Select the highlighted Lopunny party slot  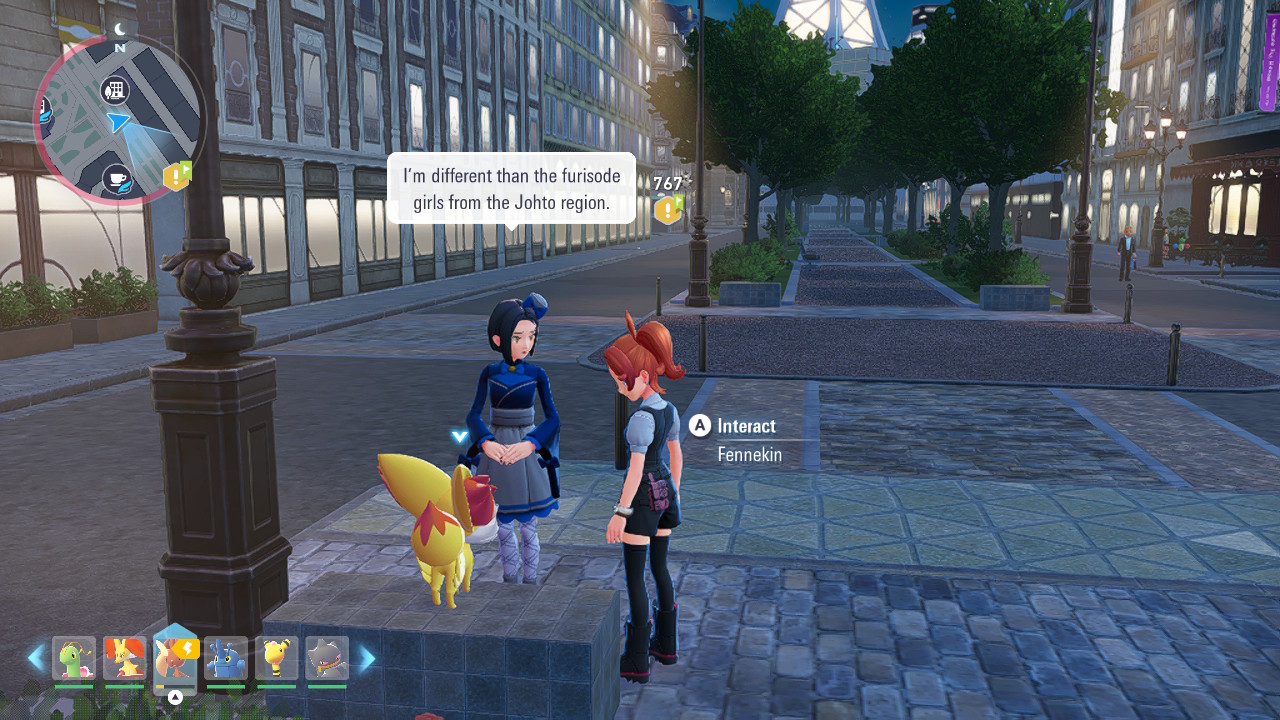coord(175,659)
